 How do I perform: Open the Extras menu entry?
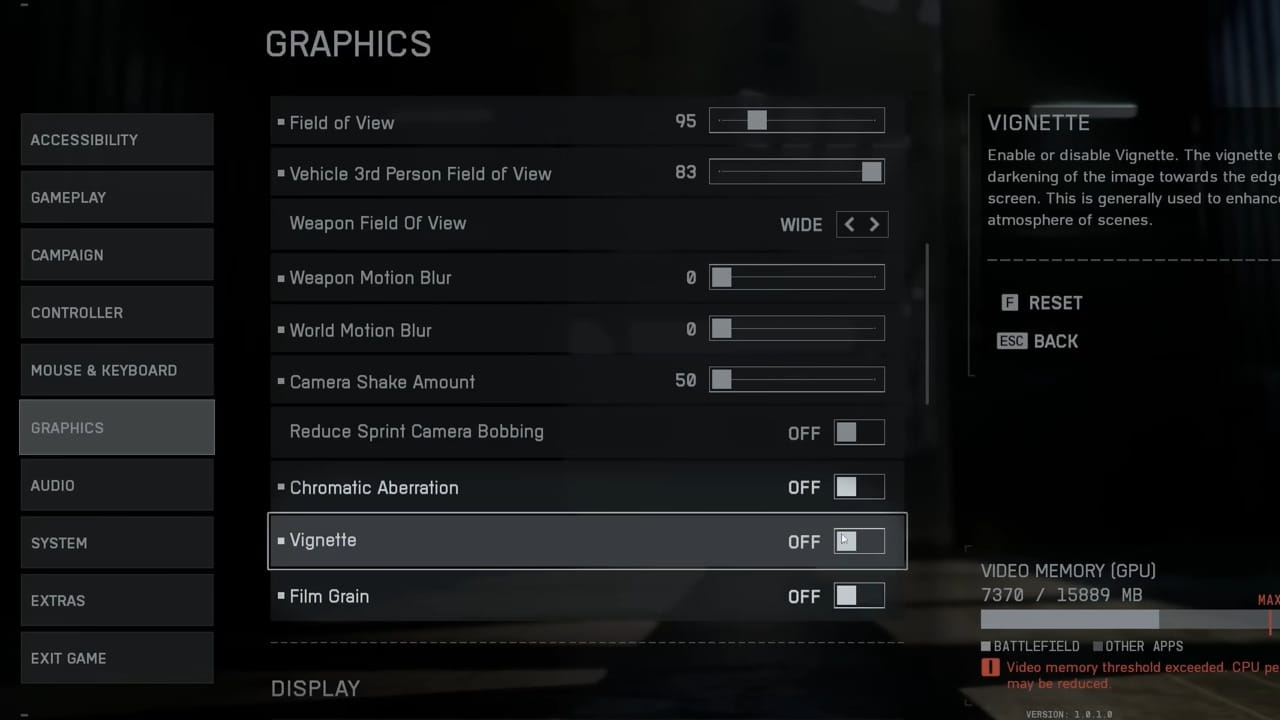point(116,600)
